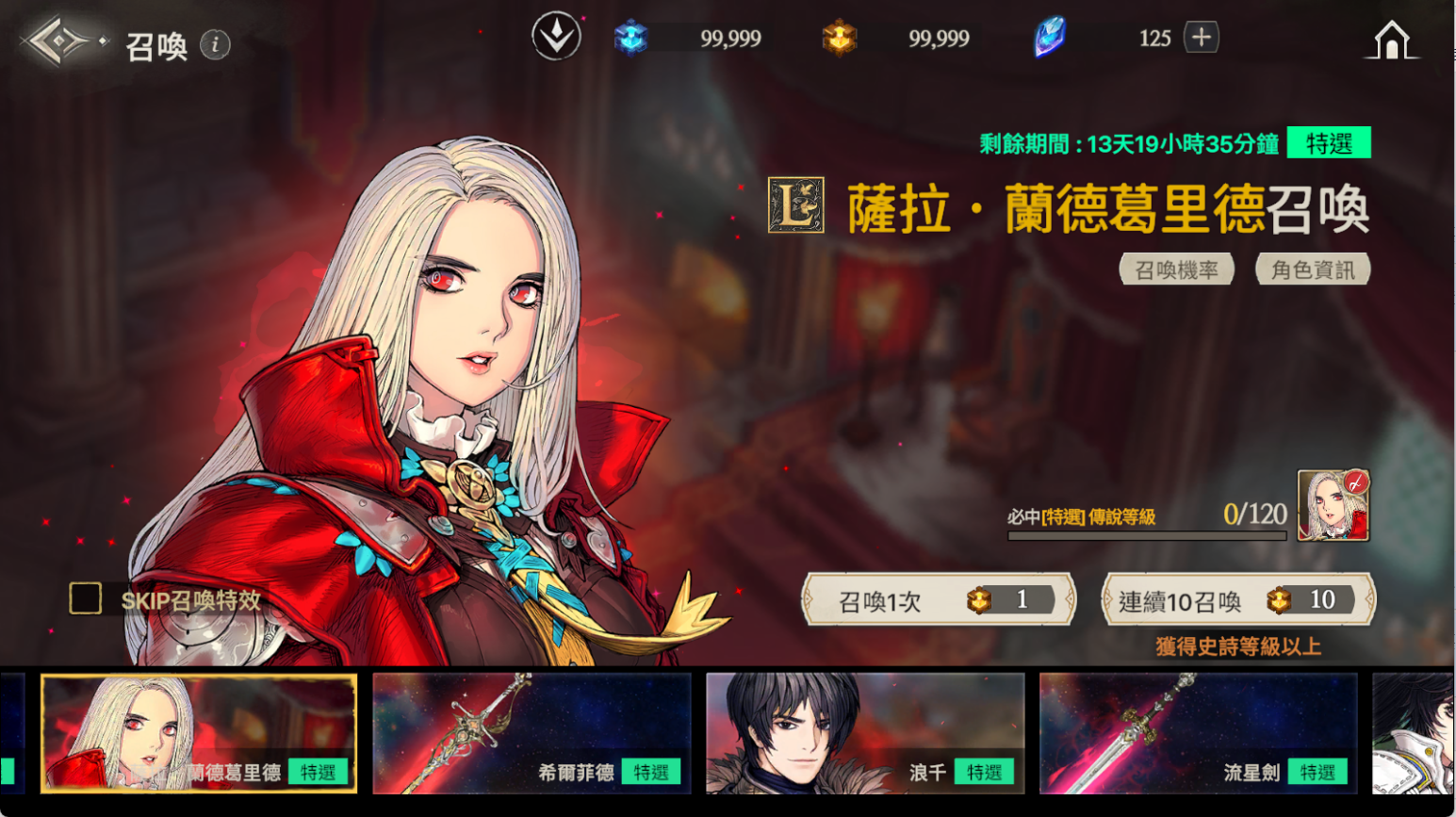Perform 連續10召喚 ten-pull summon
Image resolution: width=1456 pixels, height=817 pixels.
click(x=1238, y=600)
